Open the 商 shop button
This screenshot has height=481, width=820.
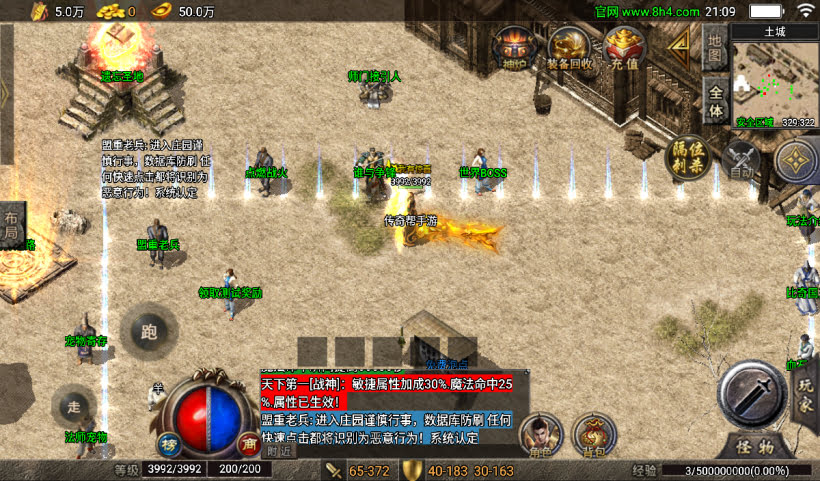point(249,442)
